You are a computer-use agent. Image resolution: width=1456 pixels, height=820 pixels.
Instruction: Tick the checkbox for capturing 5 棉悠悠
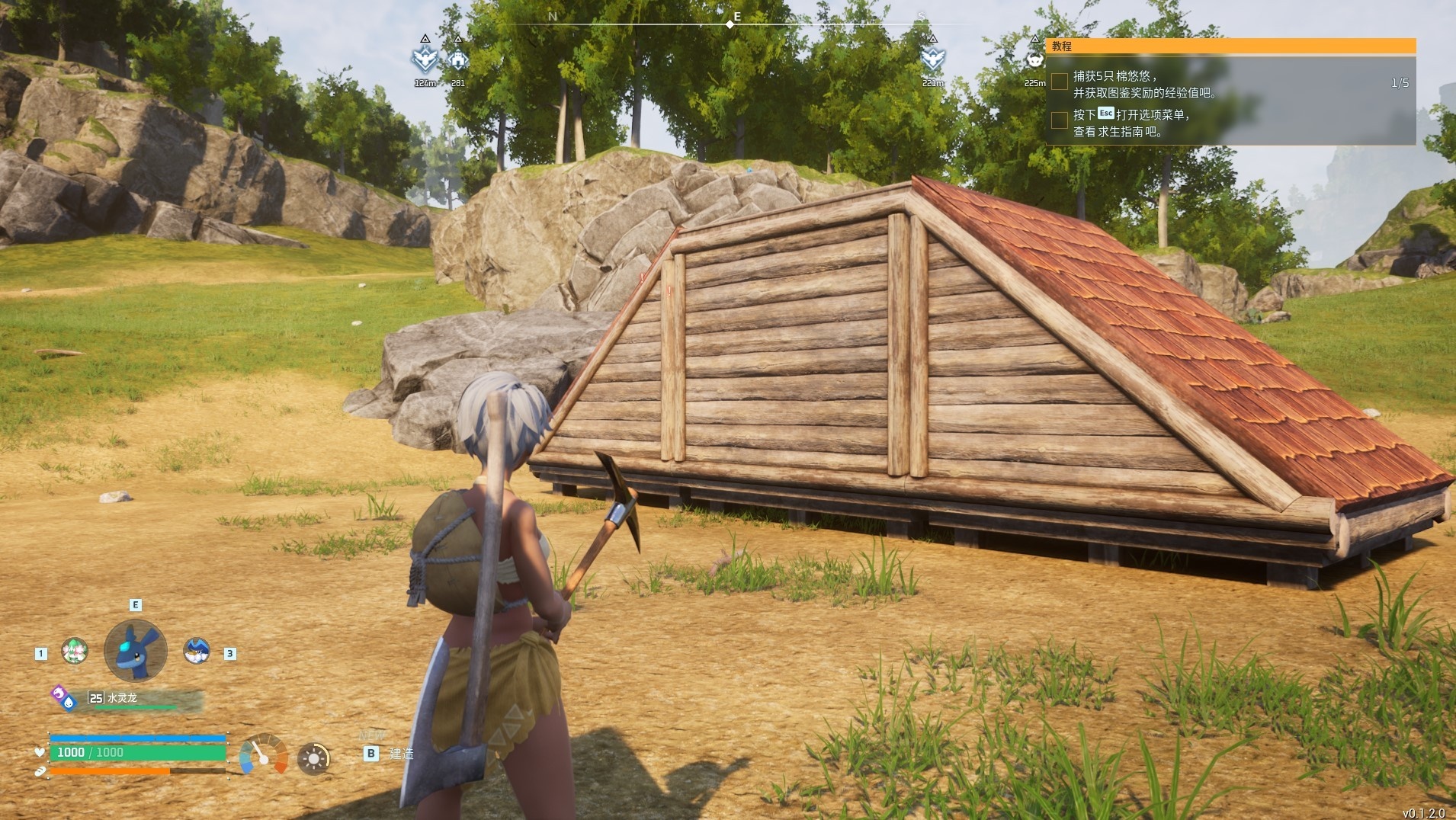[x=1060, y=82]
